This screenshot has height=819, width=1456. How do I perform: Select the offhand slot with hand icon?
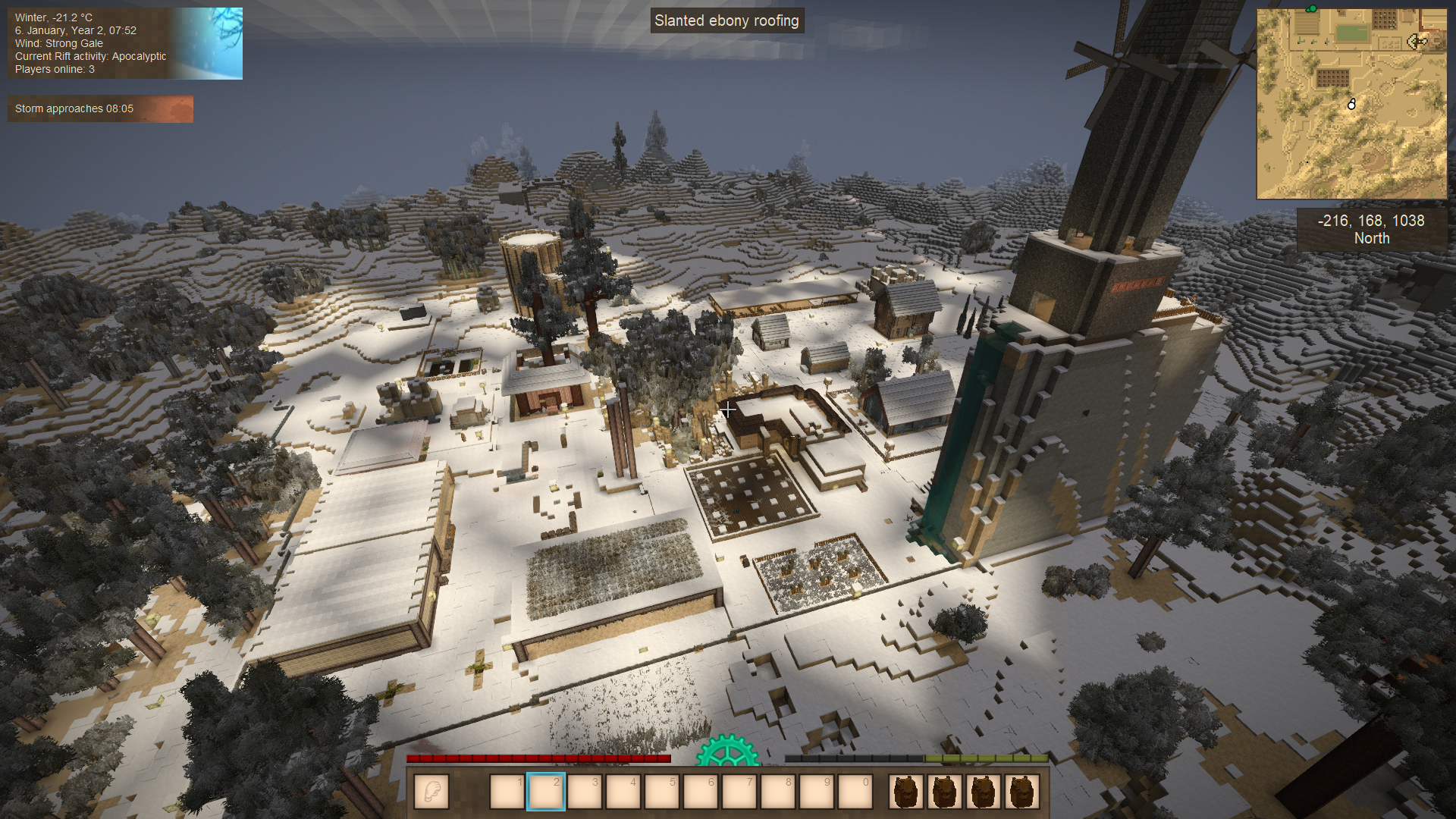(431, 792)
